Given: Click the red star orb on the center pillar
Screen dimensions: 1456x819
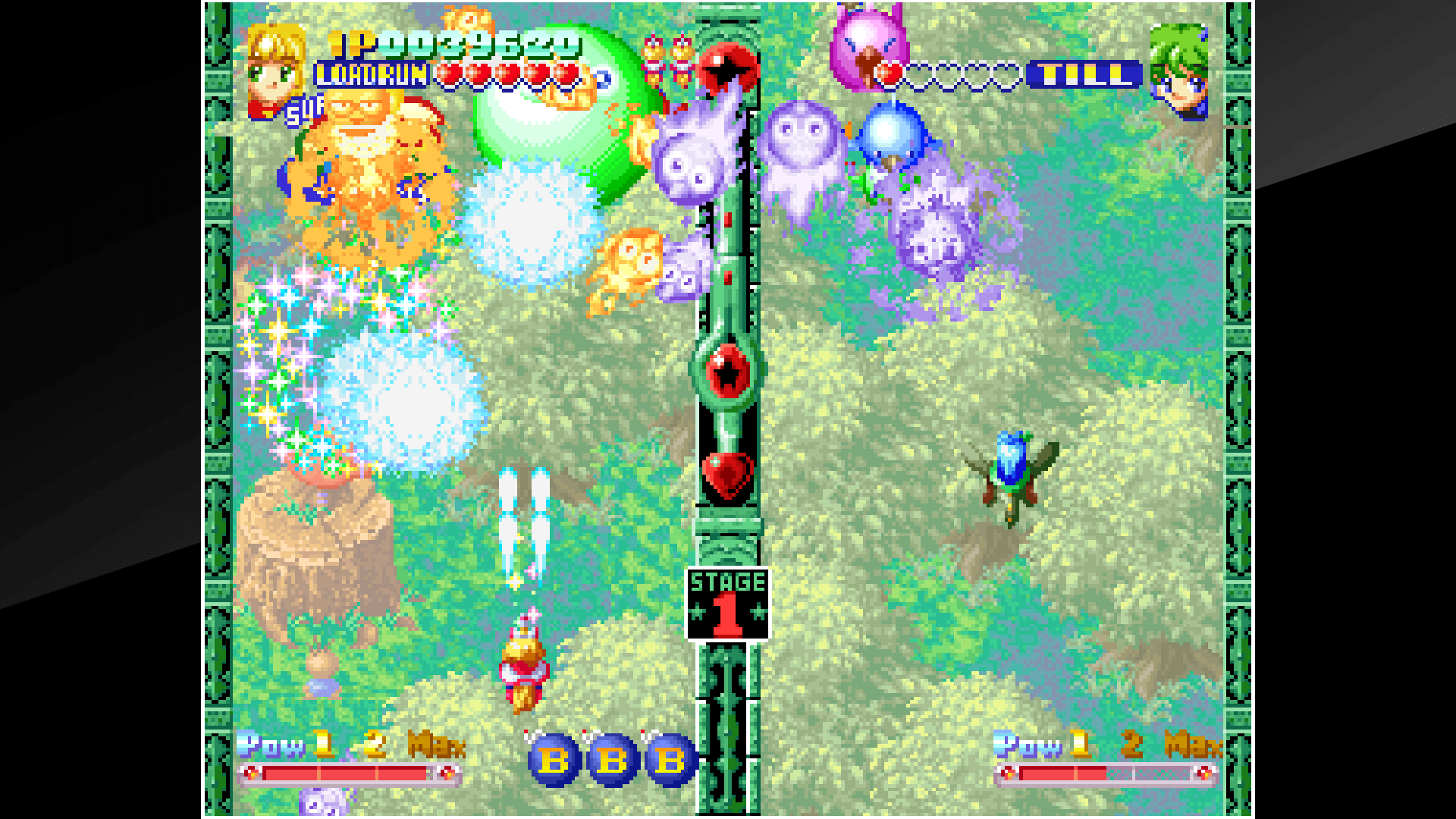Looking at the screenshot, I should pos(726,372).
